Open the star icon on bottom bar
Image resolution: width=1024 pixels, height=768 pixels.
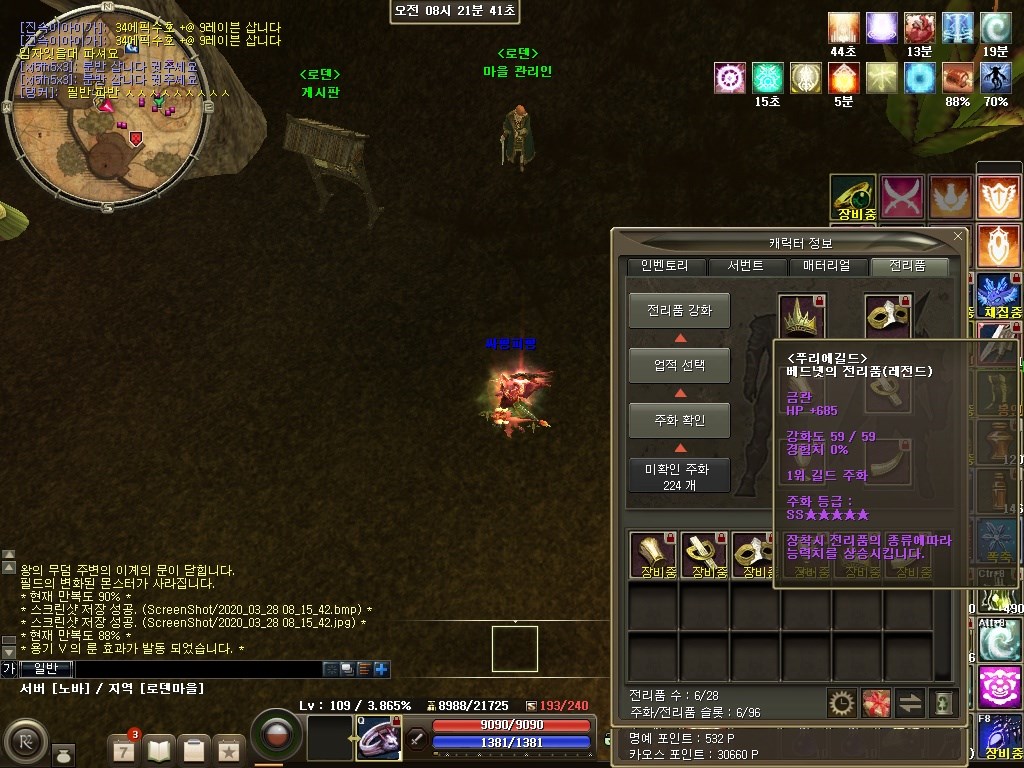point(228,748)
